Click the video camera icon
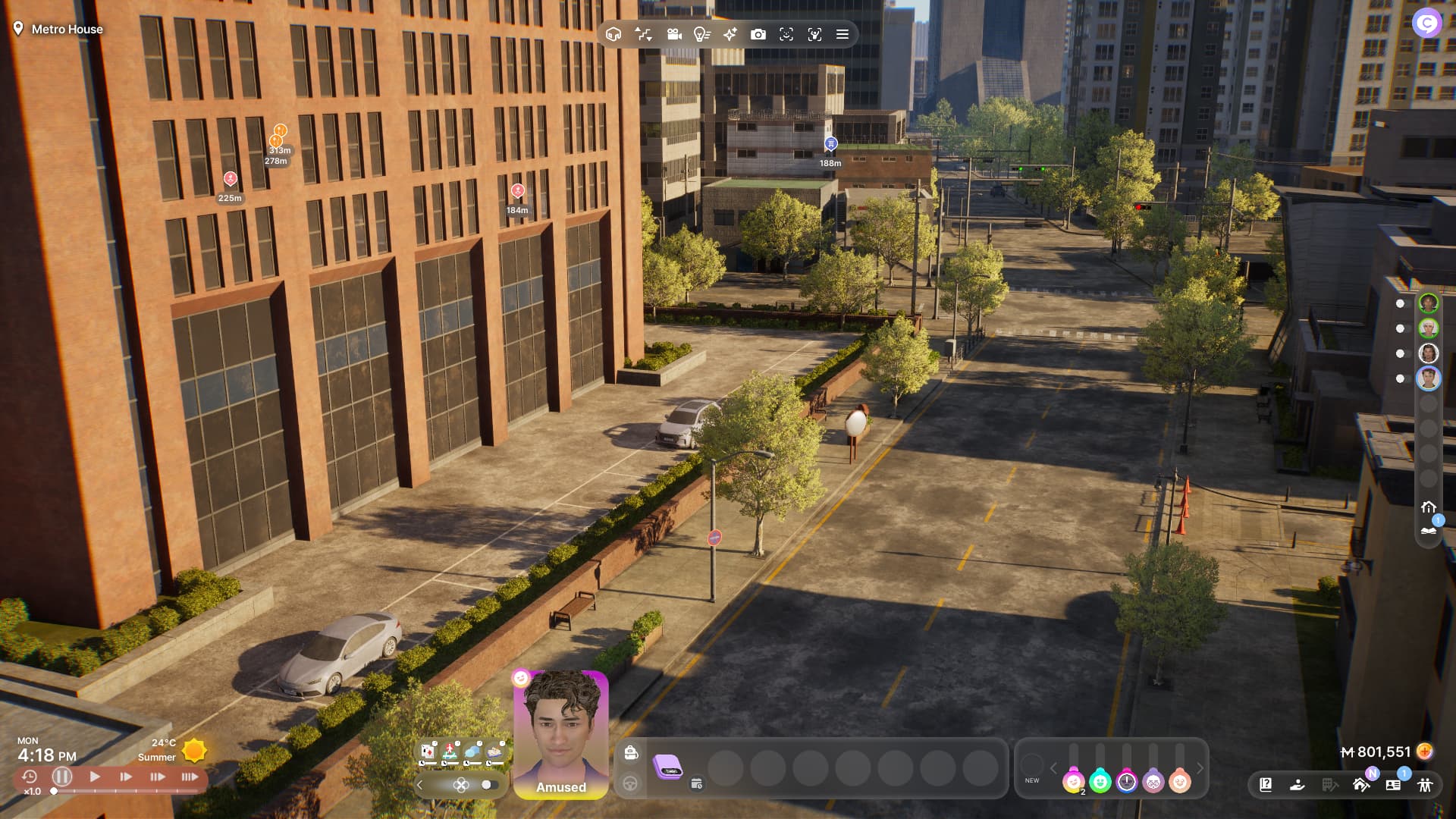The image size is (1456, 819). click(x=673, y=34)
